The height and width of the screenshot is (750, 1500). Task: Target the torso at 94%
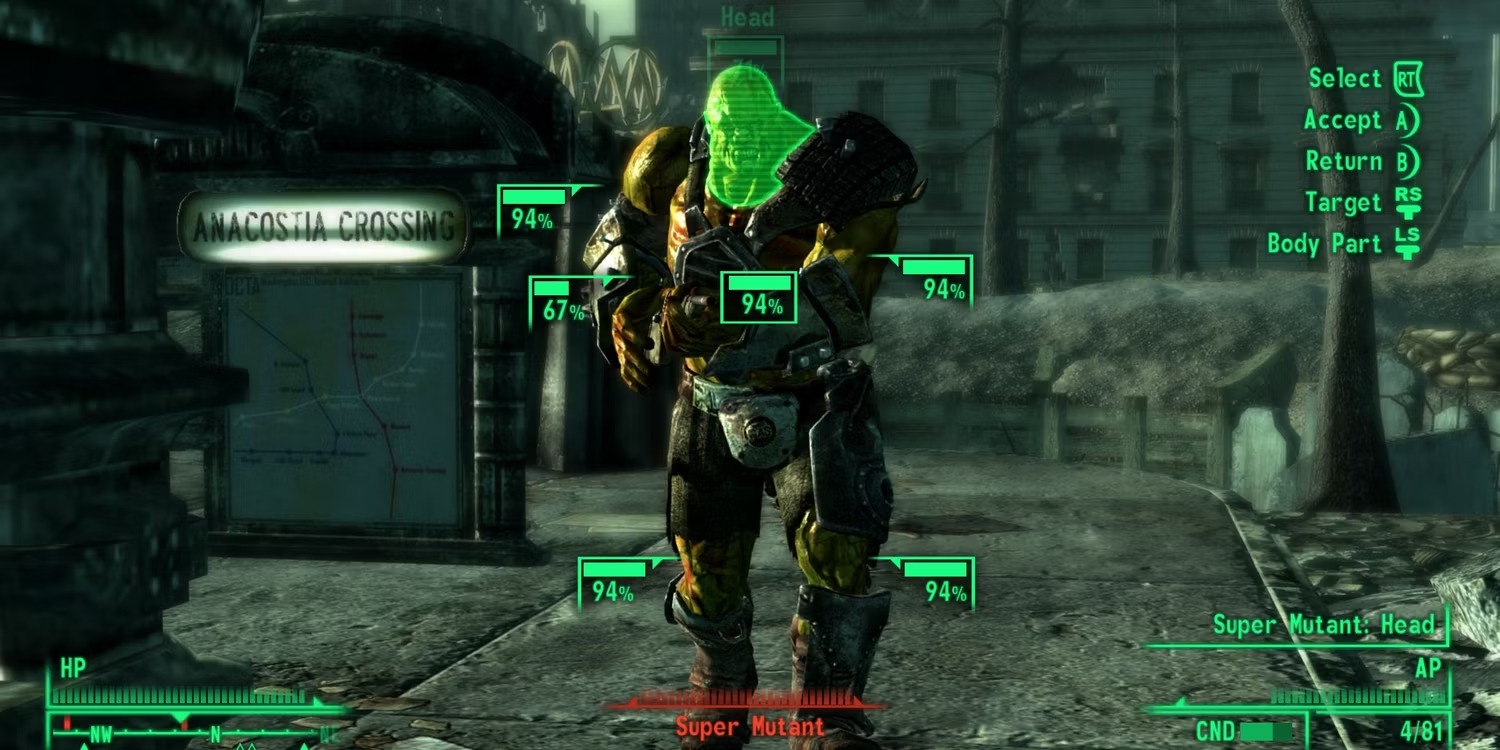758,297
